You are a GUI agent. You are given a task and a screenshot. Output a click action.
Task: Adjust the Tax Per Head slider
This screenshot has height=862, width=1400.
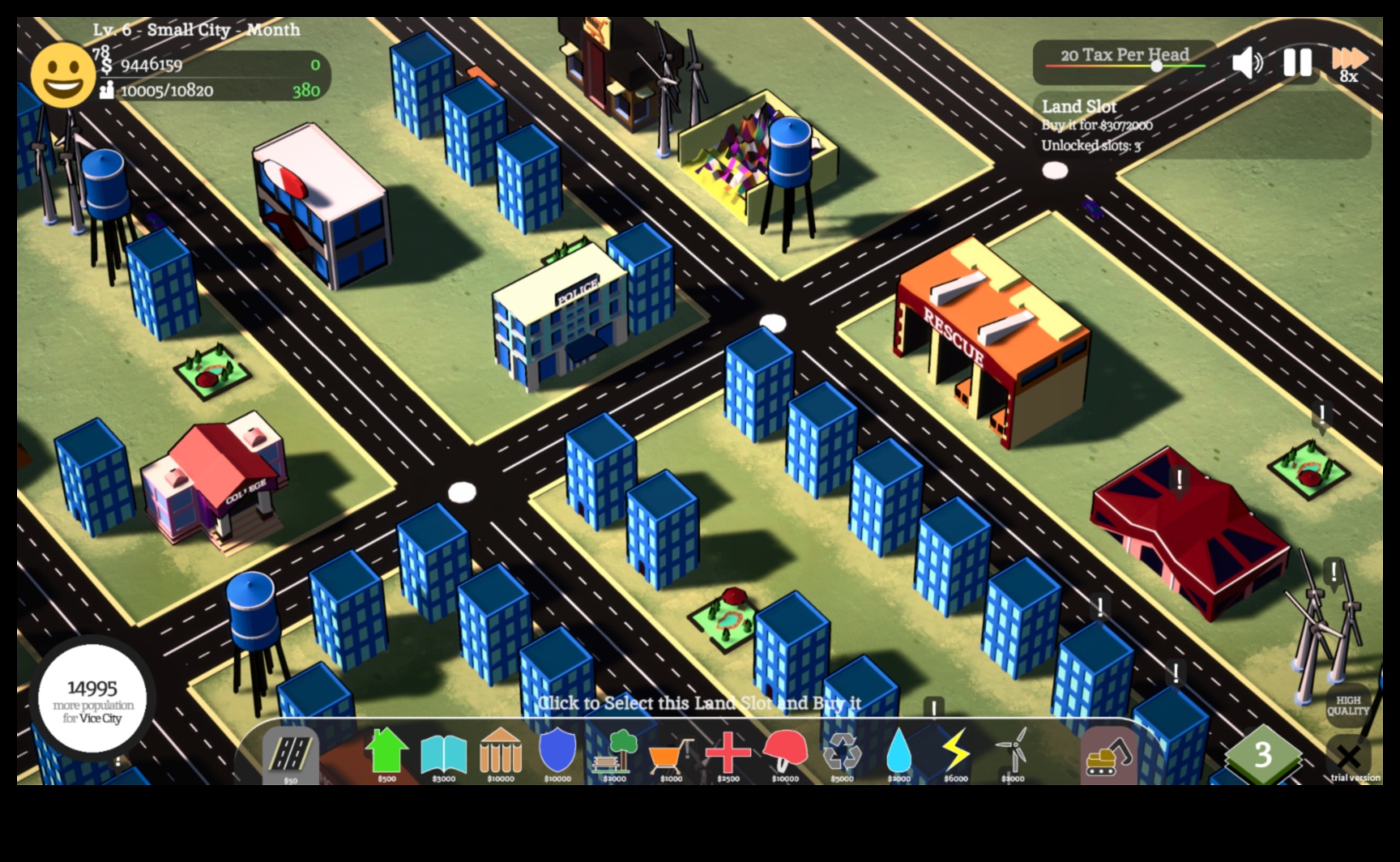tap(1157, 66)
